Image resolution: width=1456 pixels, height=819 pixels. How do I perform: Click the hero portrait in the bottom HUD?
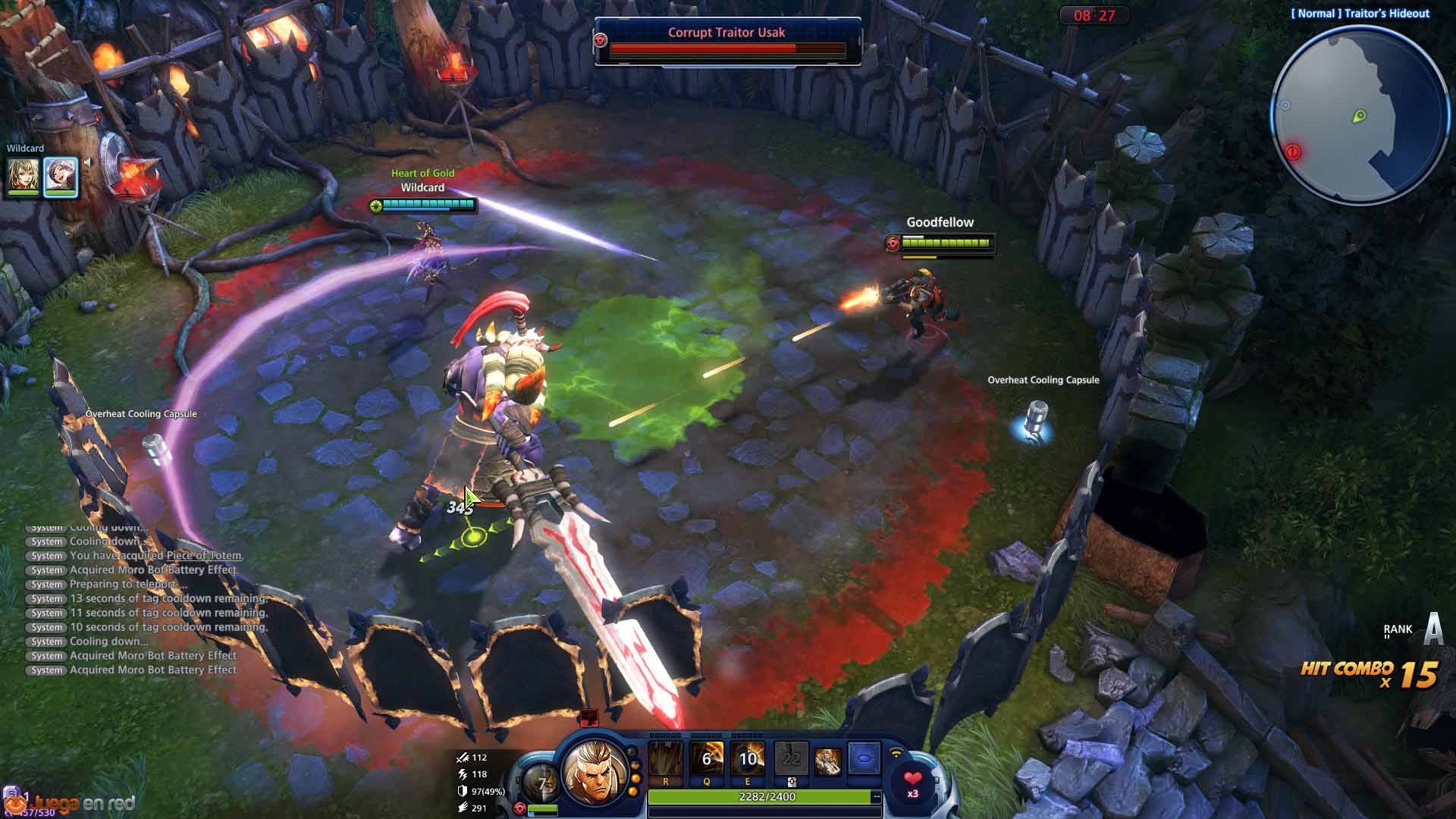[595, 772]
